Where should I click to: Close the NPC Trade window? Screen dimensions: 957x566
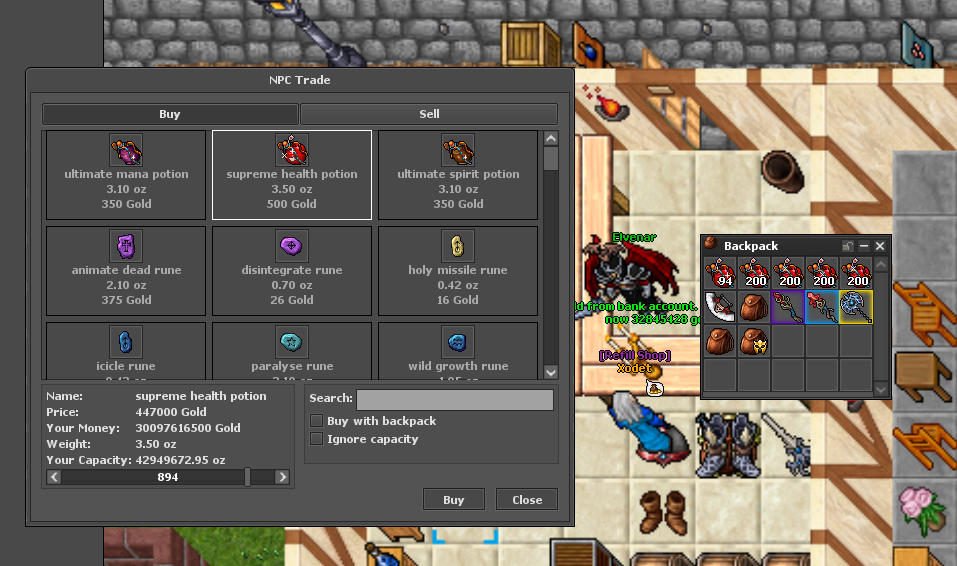pyautogui.click(x=527, y=500)
